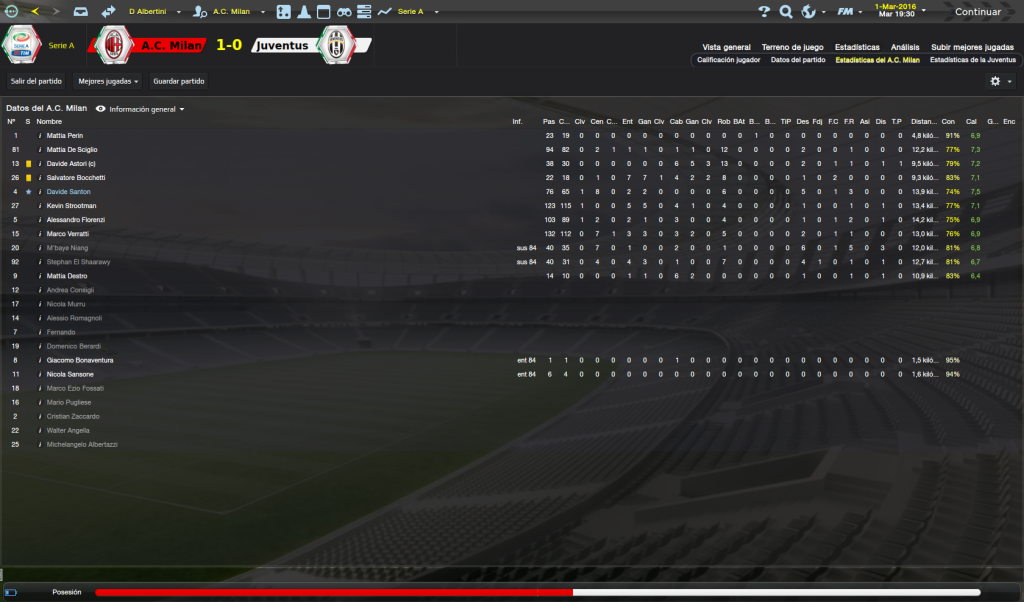Exit with Salir del partido
This screenshot has height=602, width=1024.
click(36, 80)
